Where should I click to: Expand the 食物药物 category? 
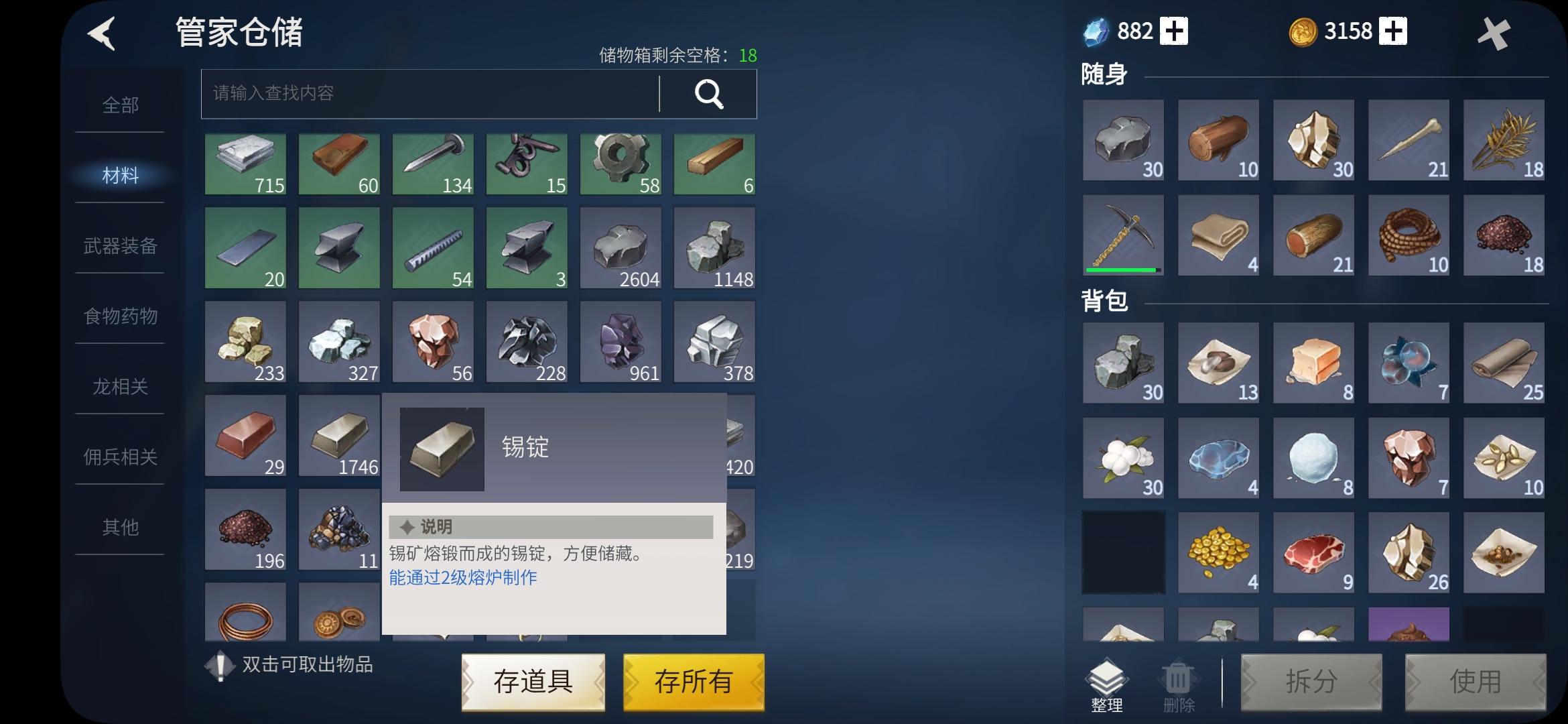(x=119, y=316)
